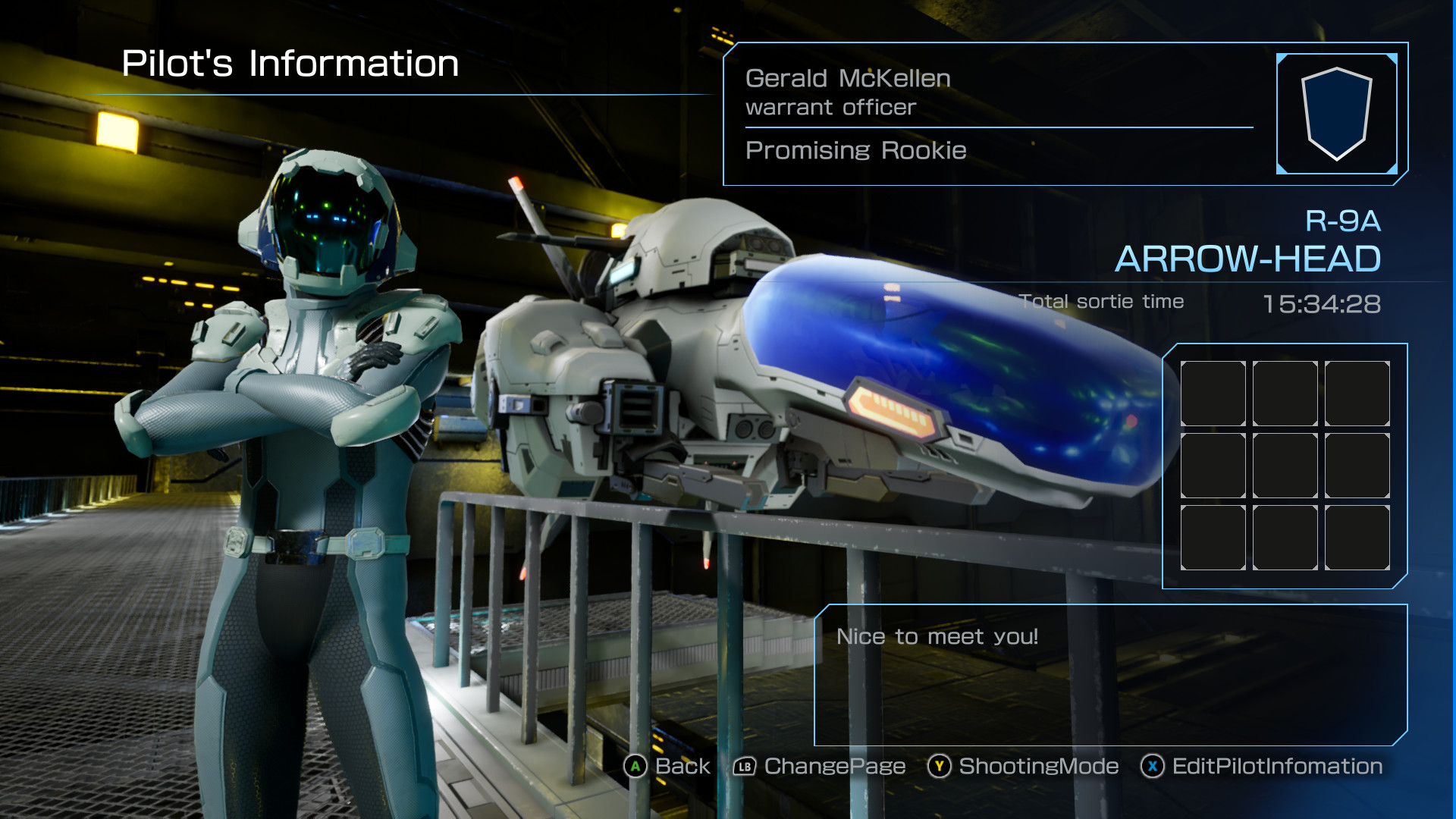
Task: Select rank 'warrant officer'
Action: coord(830,108)
